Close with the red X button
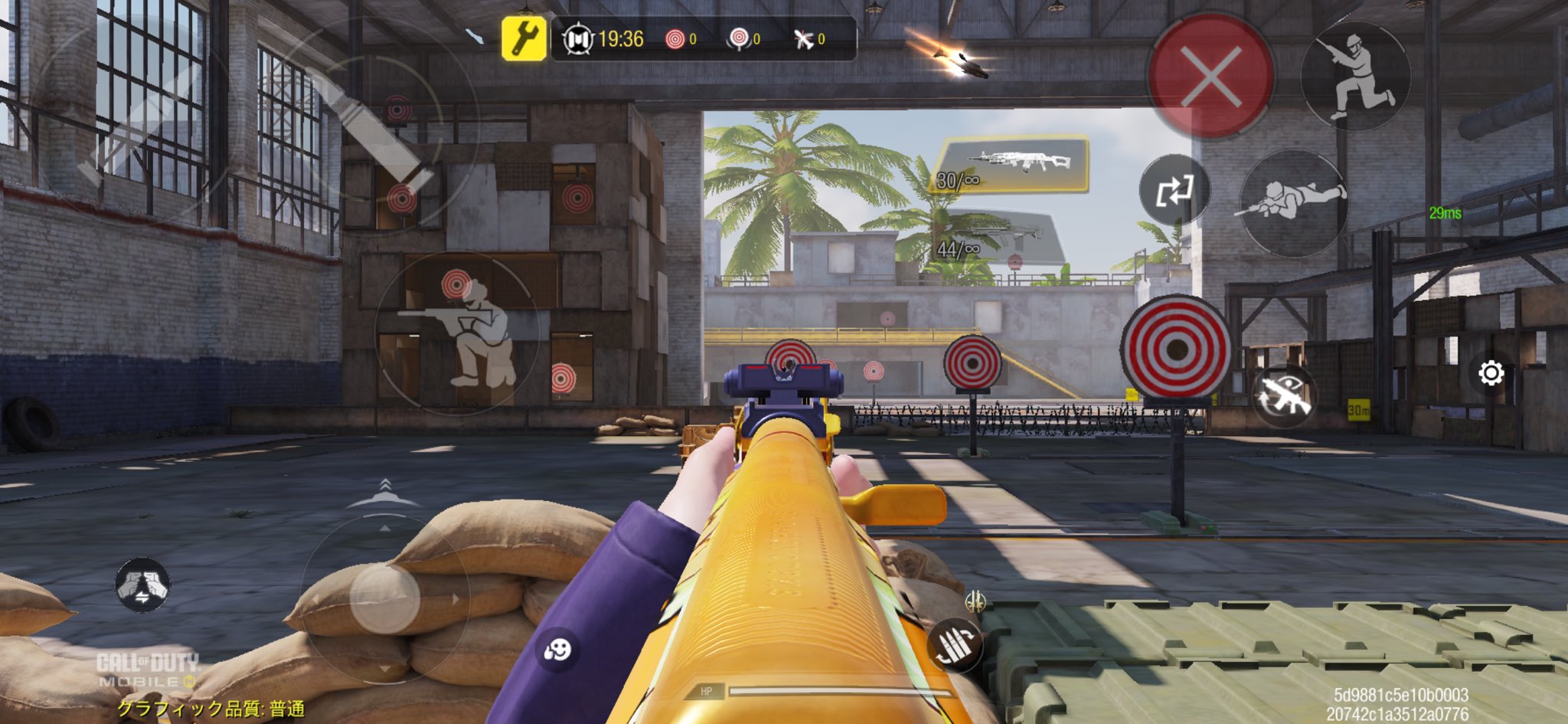The height and width of the screenshot is (724, 1568). [x=1210, y=76]
